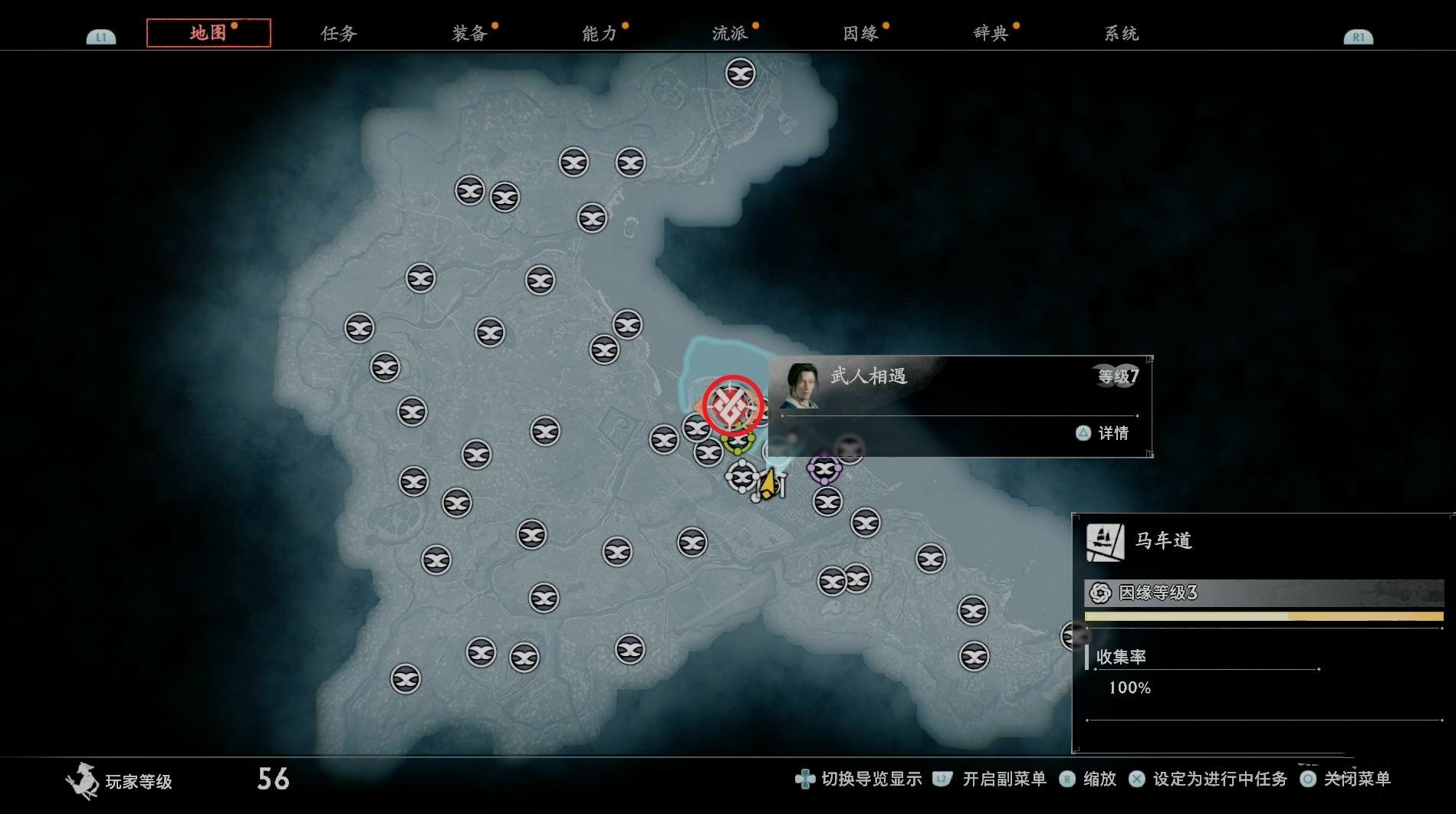1456x814 pixels.
Task: Click the purple-ringed map marker
Action: 824,468
